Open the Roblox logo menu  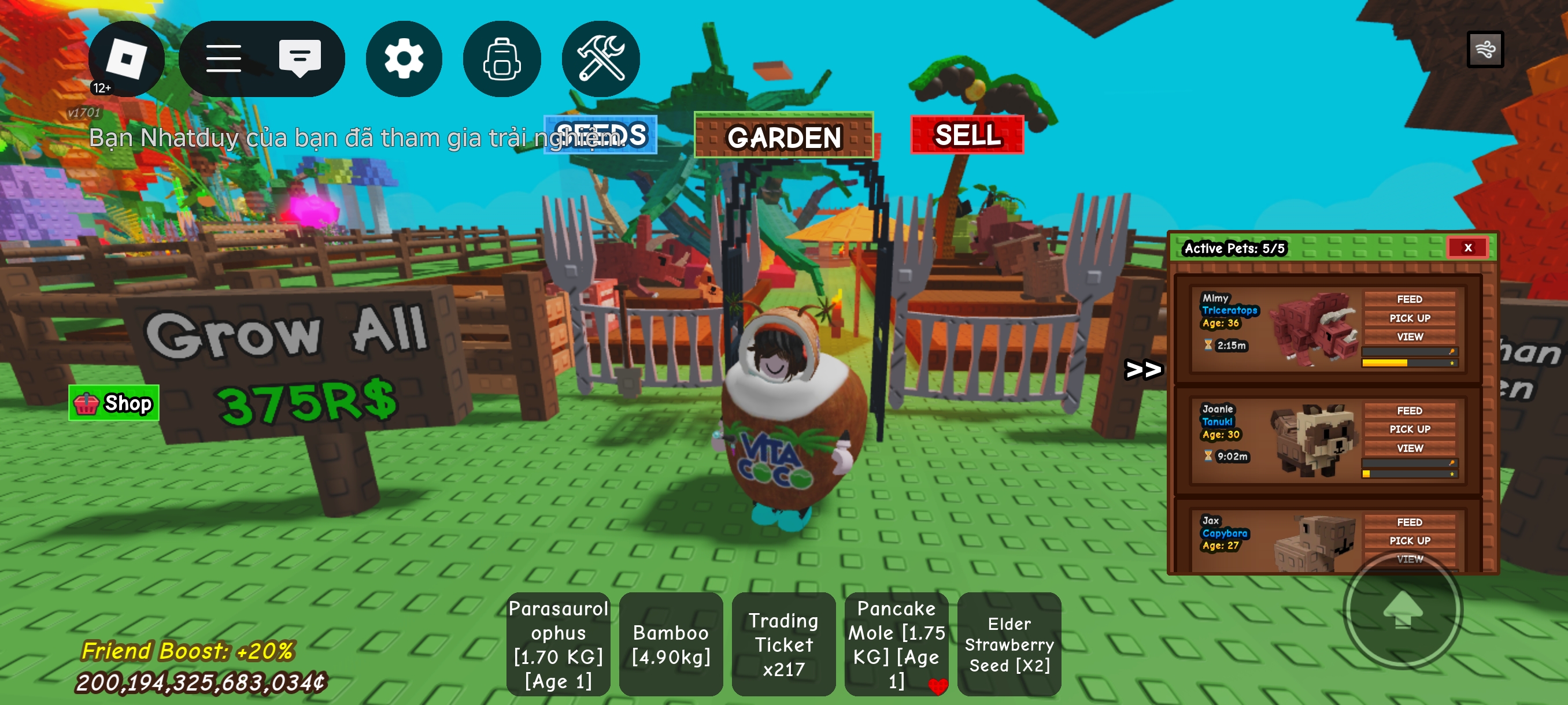pyautogui.click(x=126, y=59)
